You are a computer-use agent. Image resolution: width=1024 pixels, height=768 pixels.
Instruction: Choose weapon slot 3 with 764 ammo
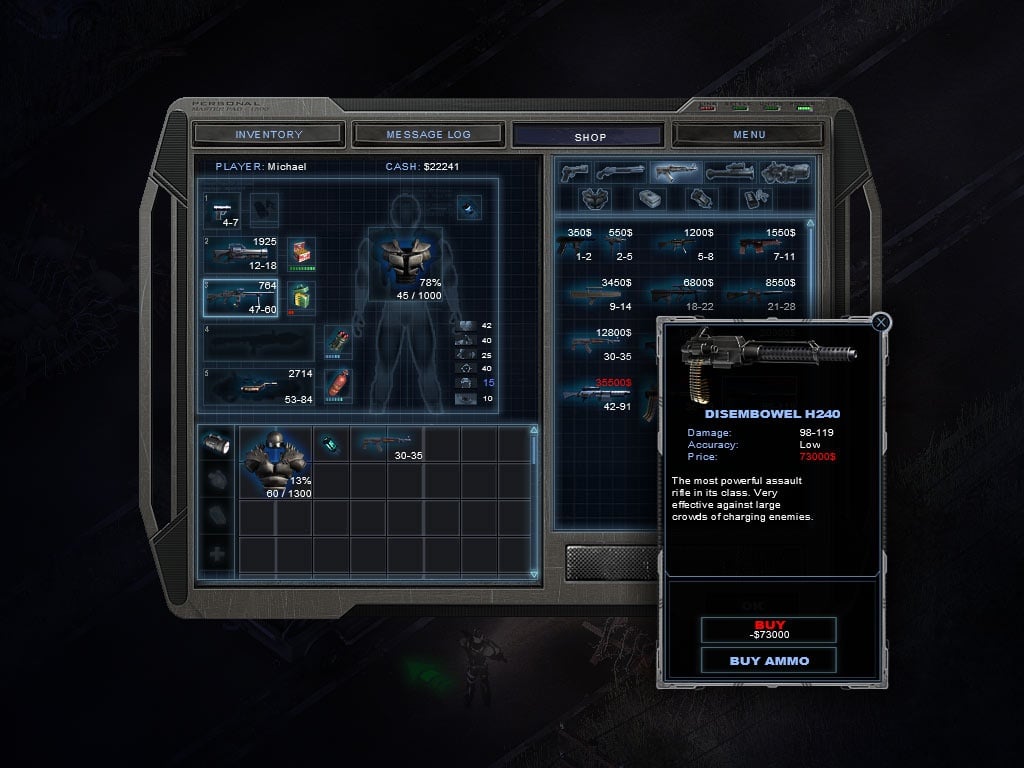(x=240, y=297)
